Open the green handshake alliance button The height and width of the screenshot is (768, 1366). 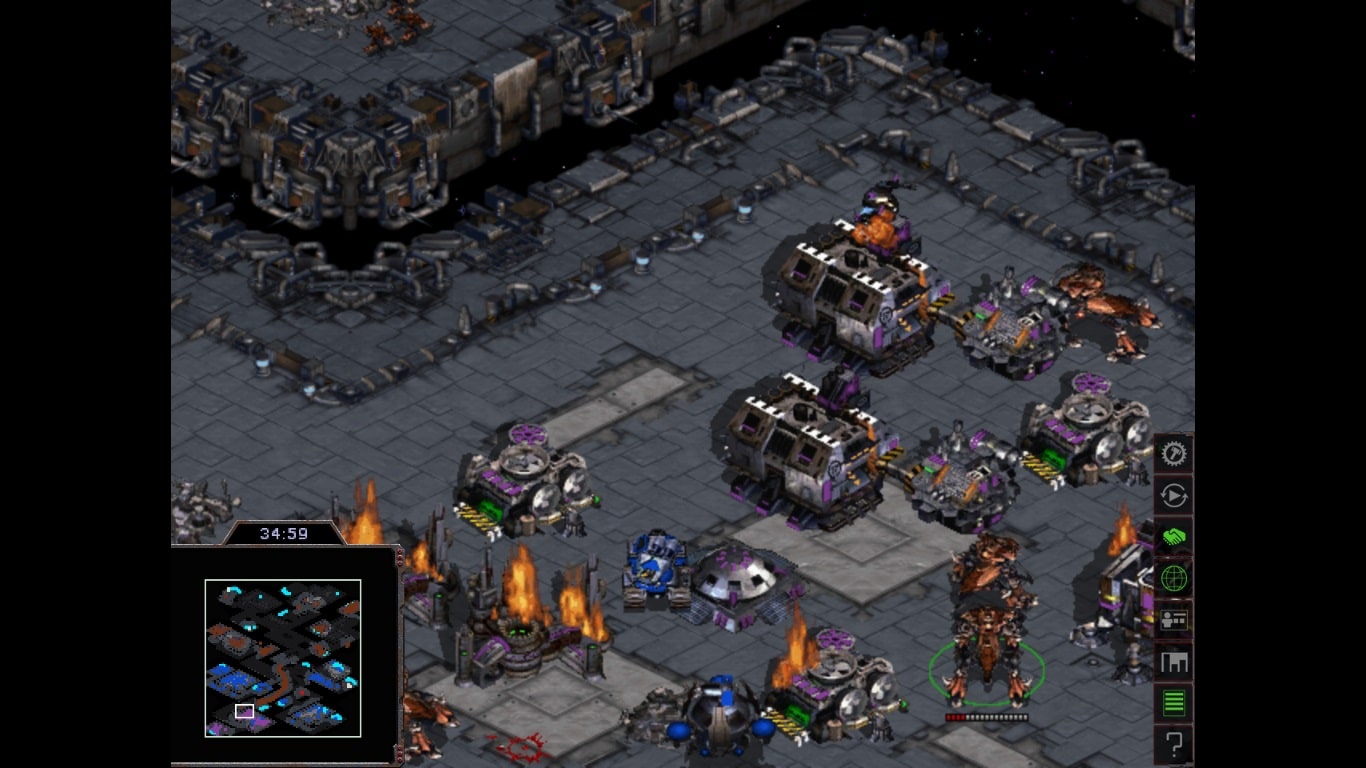(x=1173, y=537)
